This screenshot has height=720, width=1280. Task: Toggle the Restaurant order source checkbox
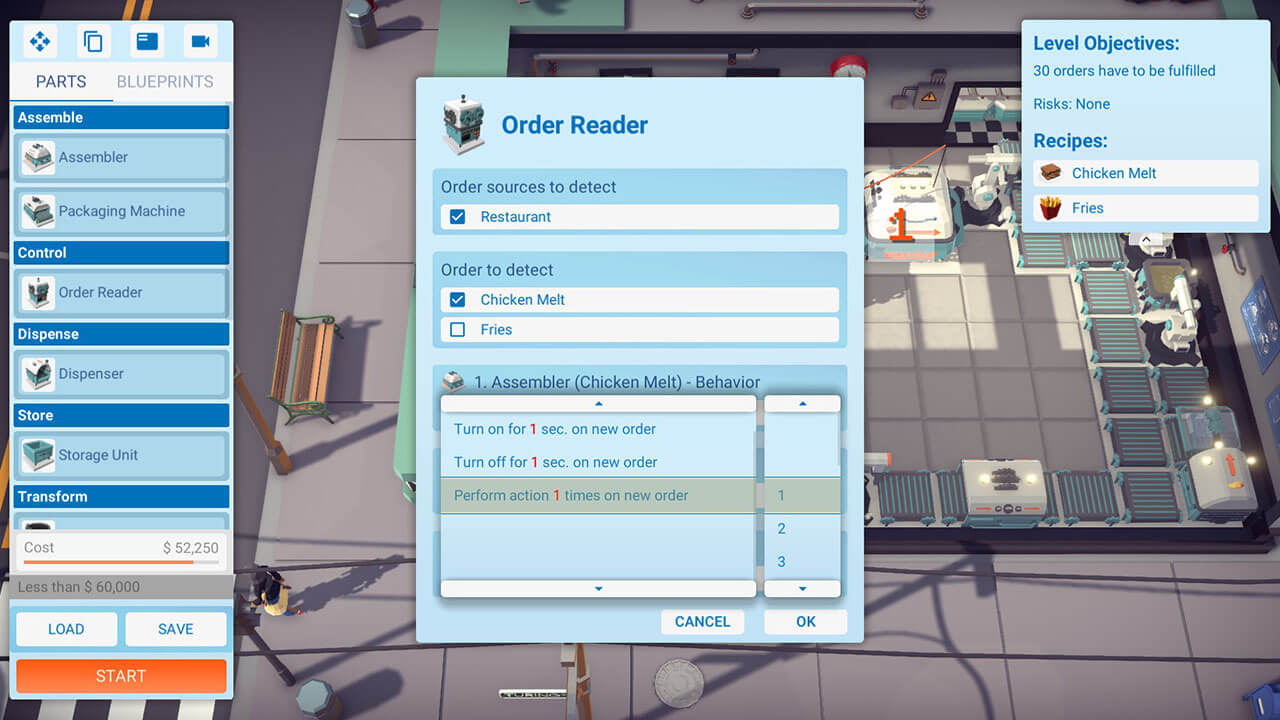point(458,217)
